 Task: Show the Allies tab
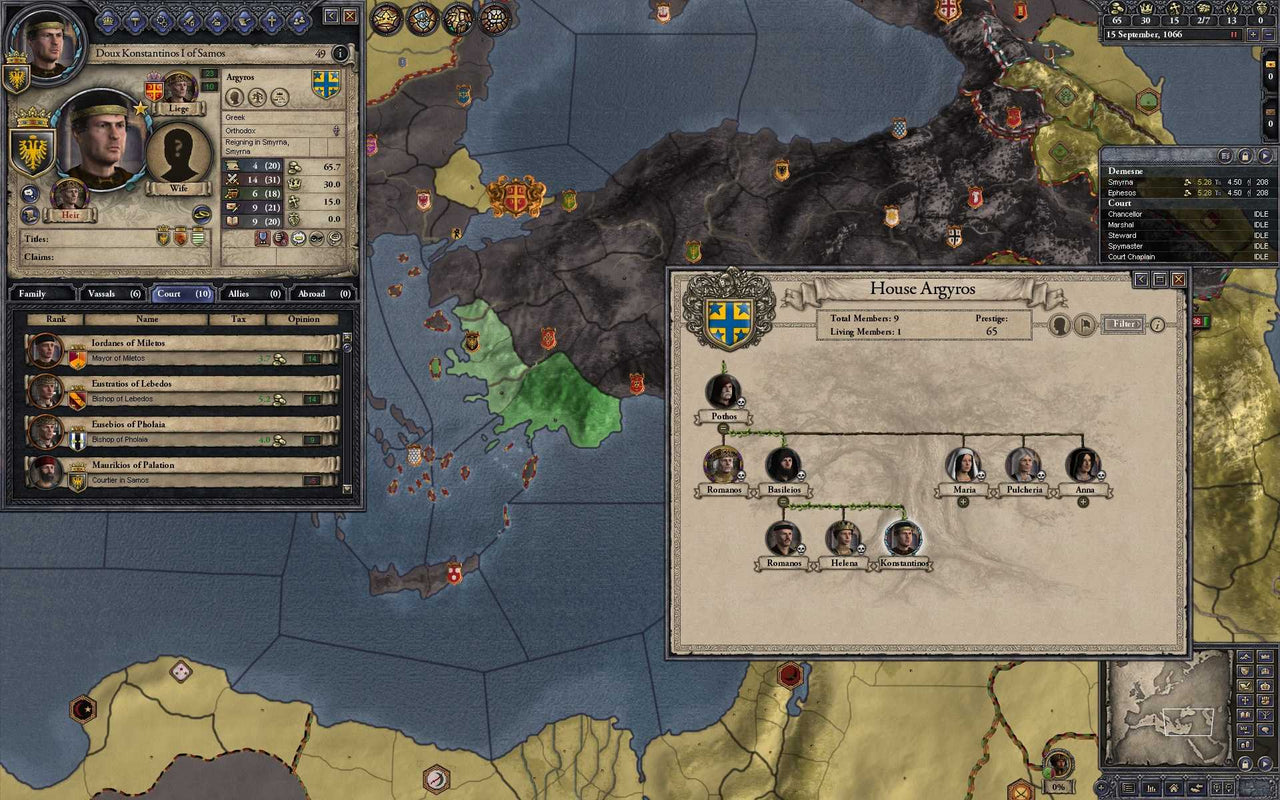pos(252,294)
